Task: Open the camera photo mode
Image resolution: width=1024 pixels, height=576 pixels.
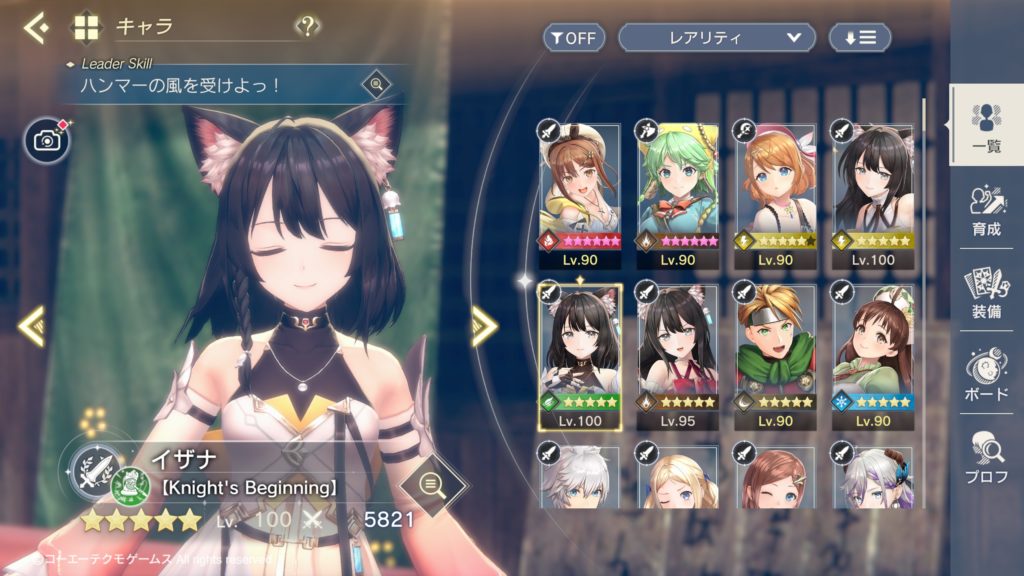Action: (47, 140)
